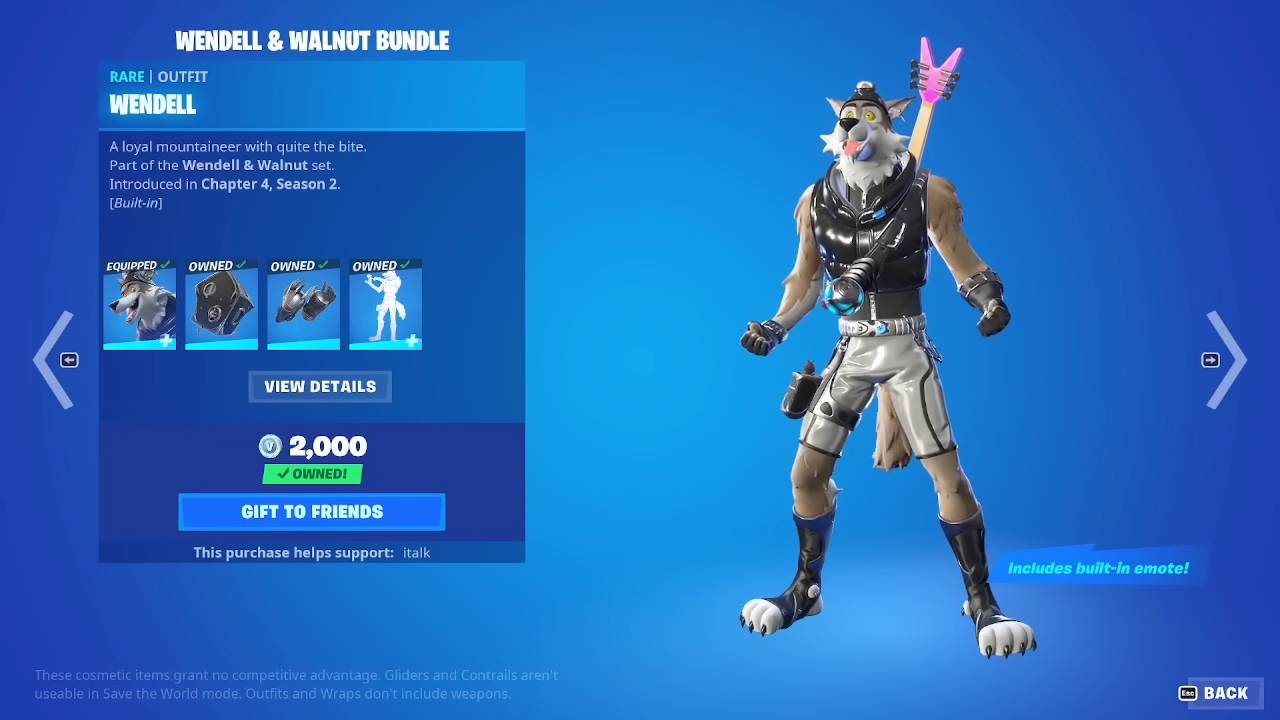Click the plus icon on the emote card
The height and width of the screenshot is (720, 1280).
click(x=414, y=341)
